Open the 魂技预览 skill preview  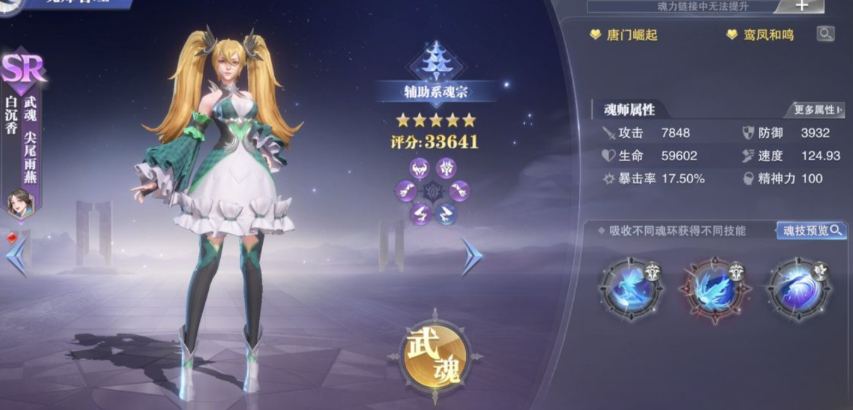[x=810, y=231]
